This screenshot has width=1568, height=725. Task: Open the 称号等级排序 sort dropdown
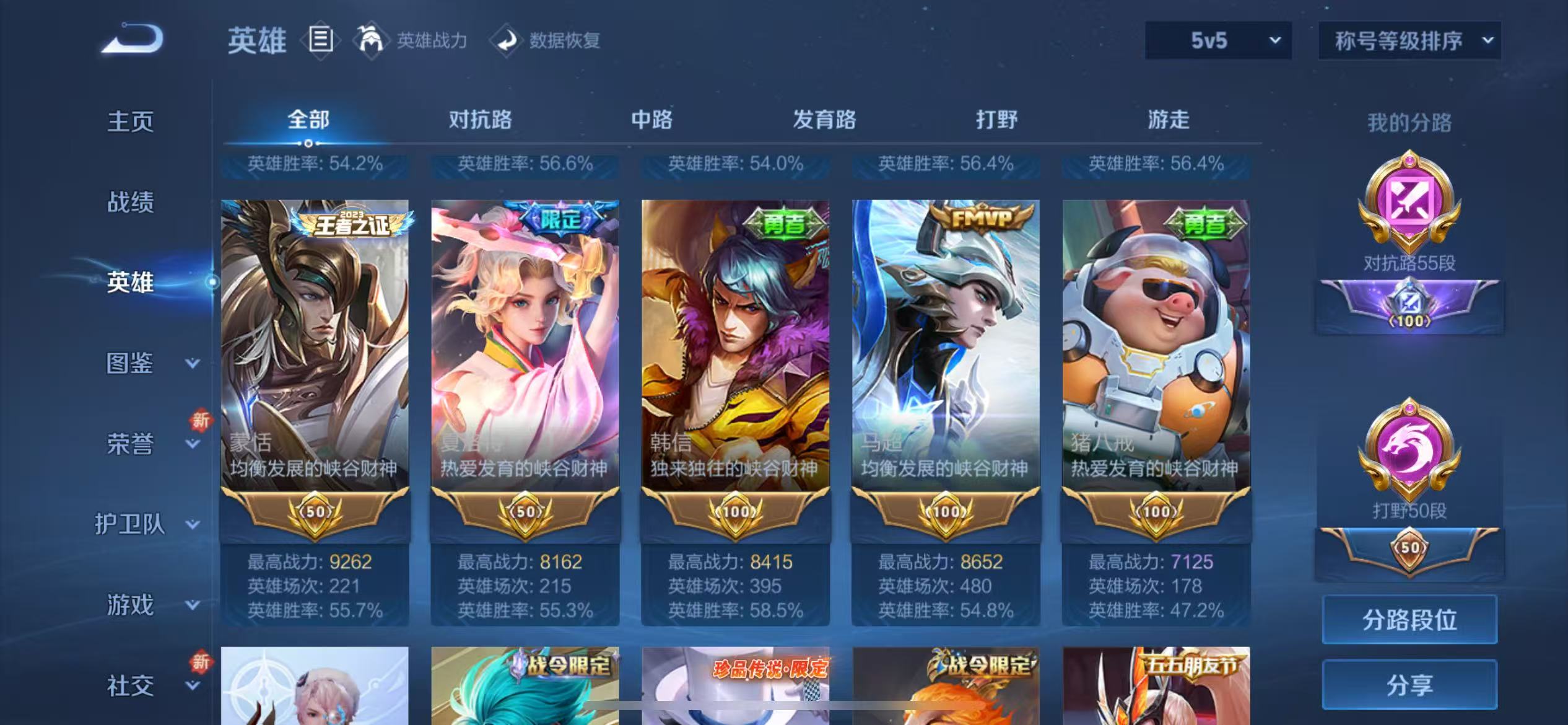pyautogui.click(x=1409, y=40)
